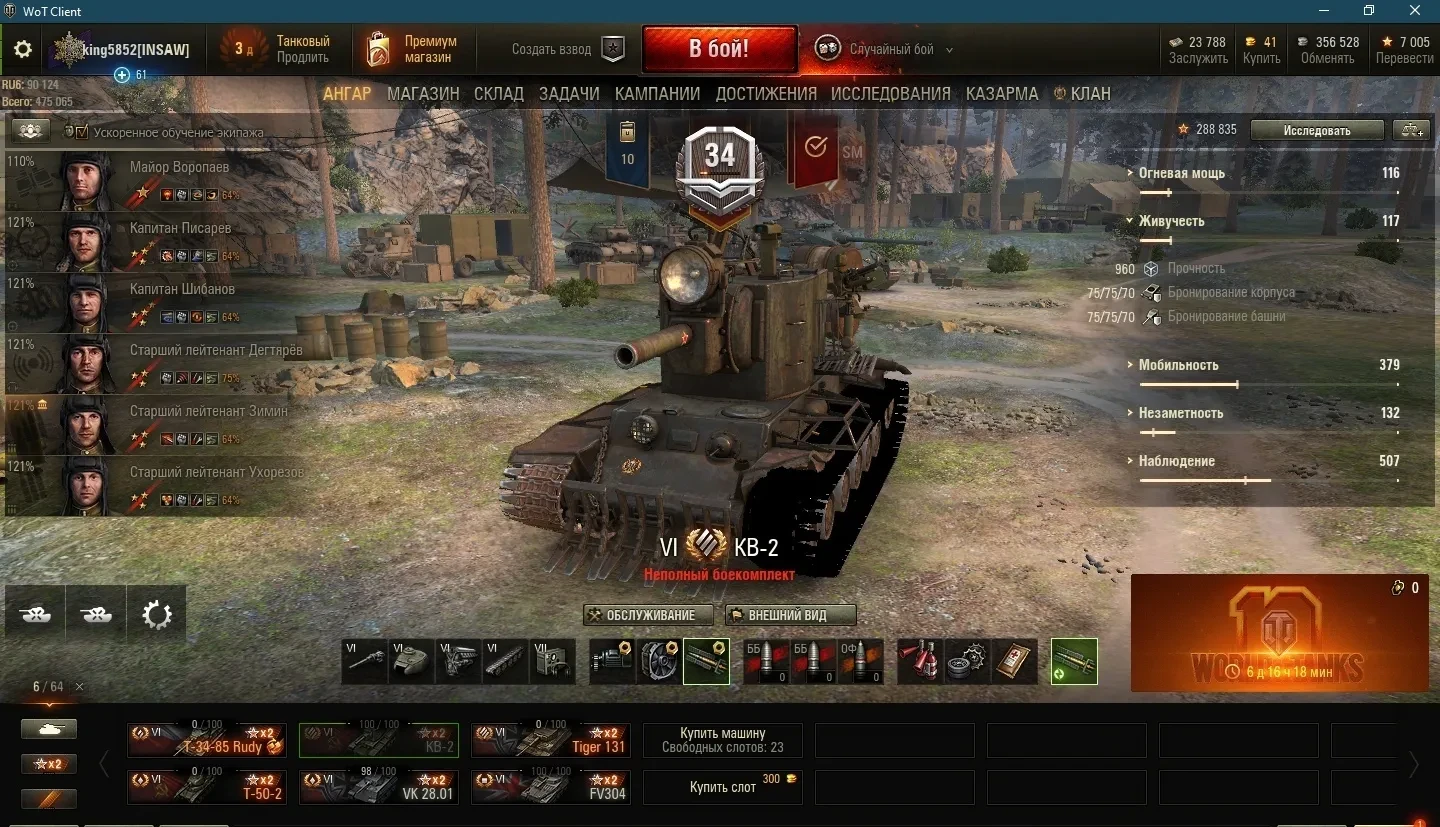Toggle Ускоренное обучение экипажа checkbox
The image size is (1440, 827).
click(x=83, y=132)
